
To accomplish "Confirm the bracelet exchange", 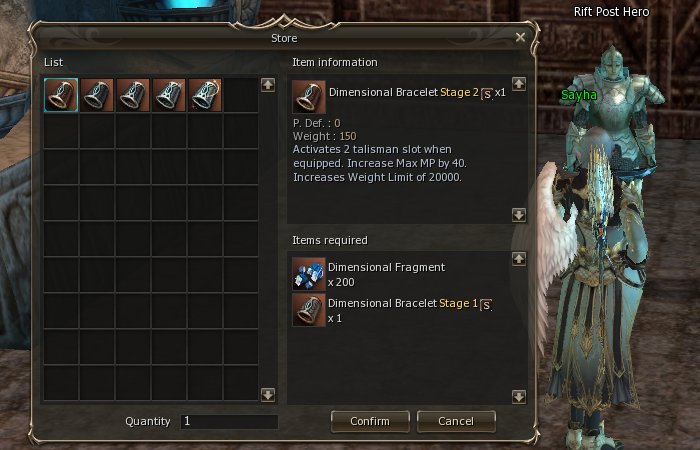I will tap(369, 421).
